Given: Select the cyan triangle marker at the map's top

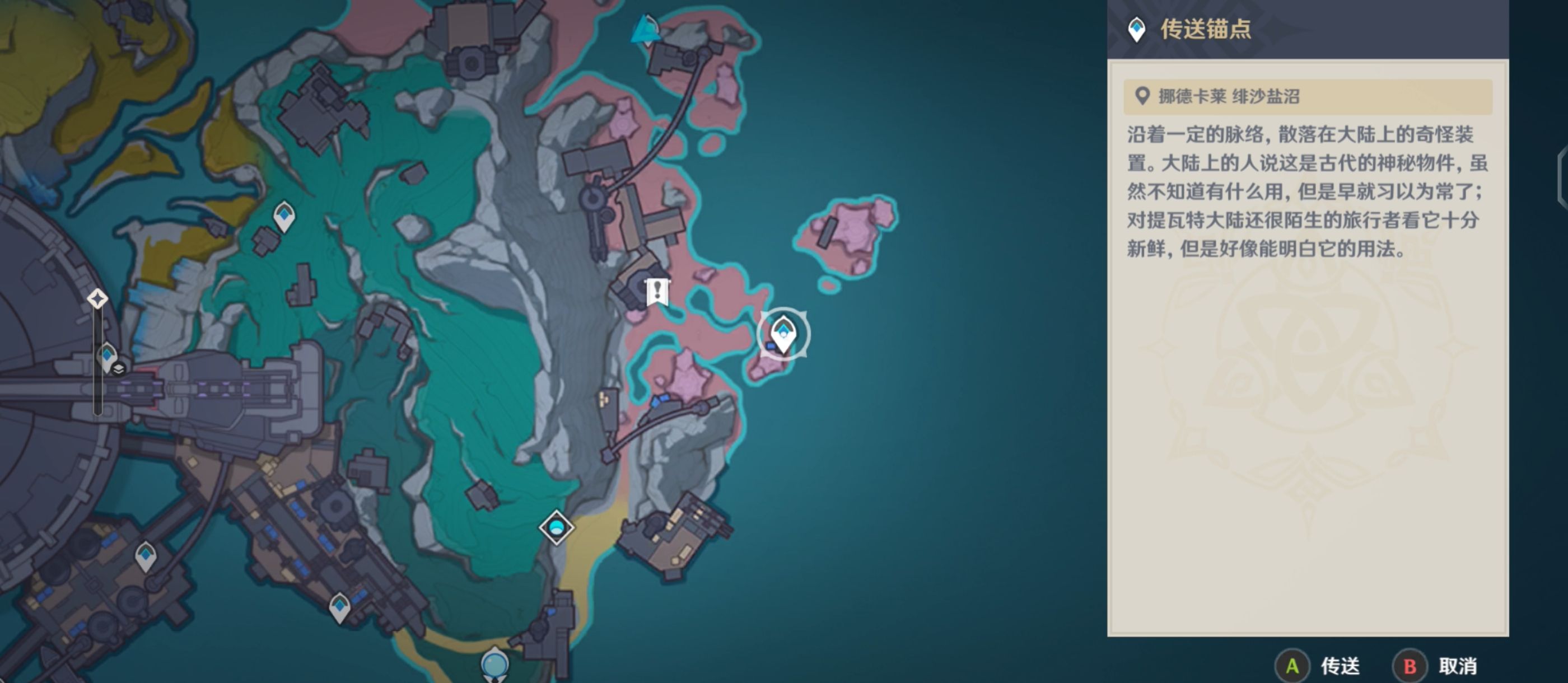Looking at the screenshot, I should coord(644,30).
